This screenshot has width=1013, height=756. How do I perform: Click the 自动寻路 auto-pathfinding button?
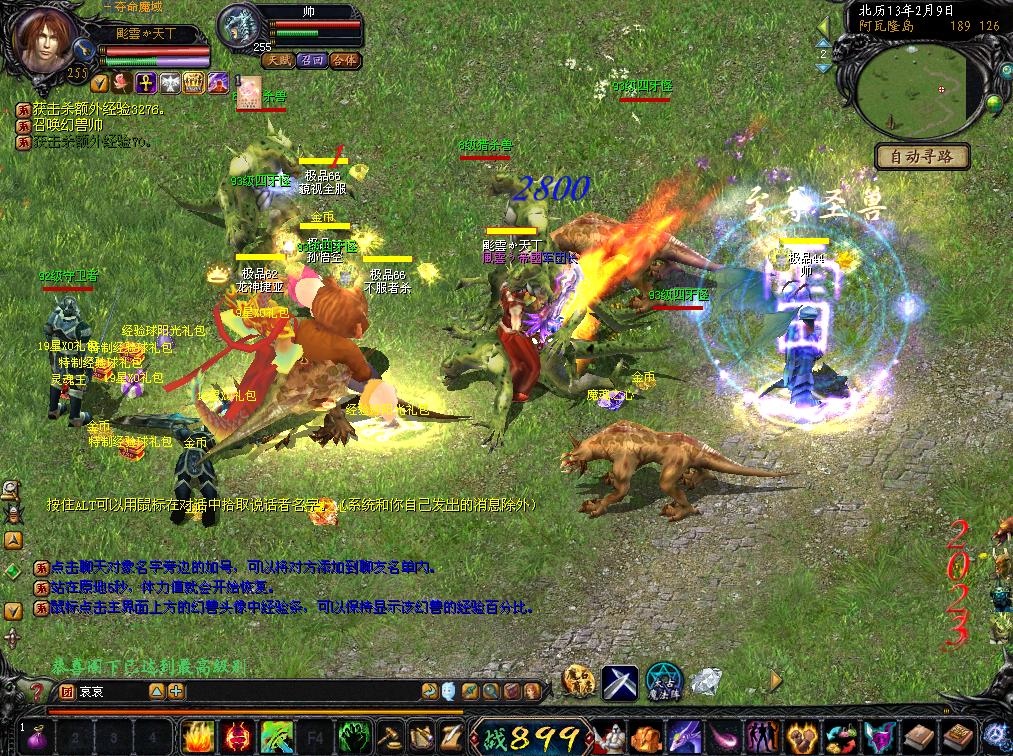[922, 156]
